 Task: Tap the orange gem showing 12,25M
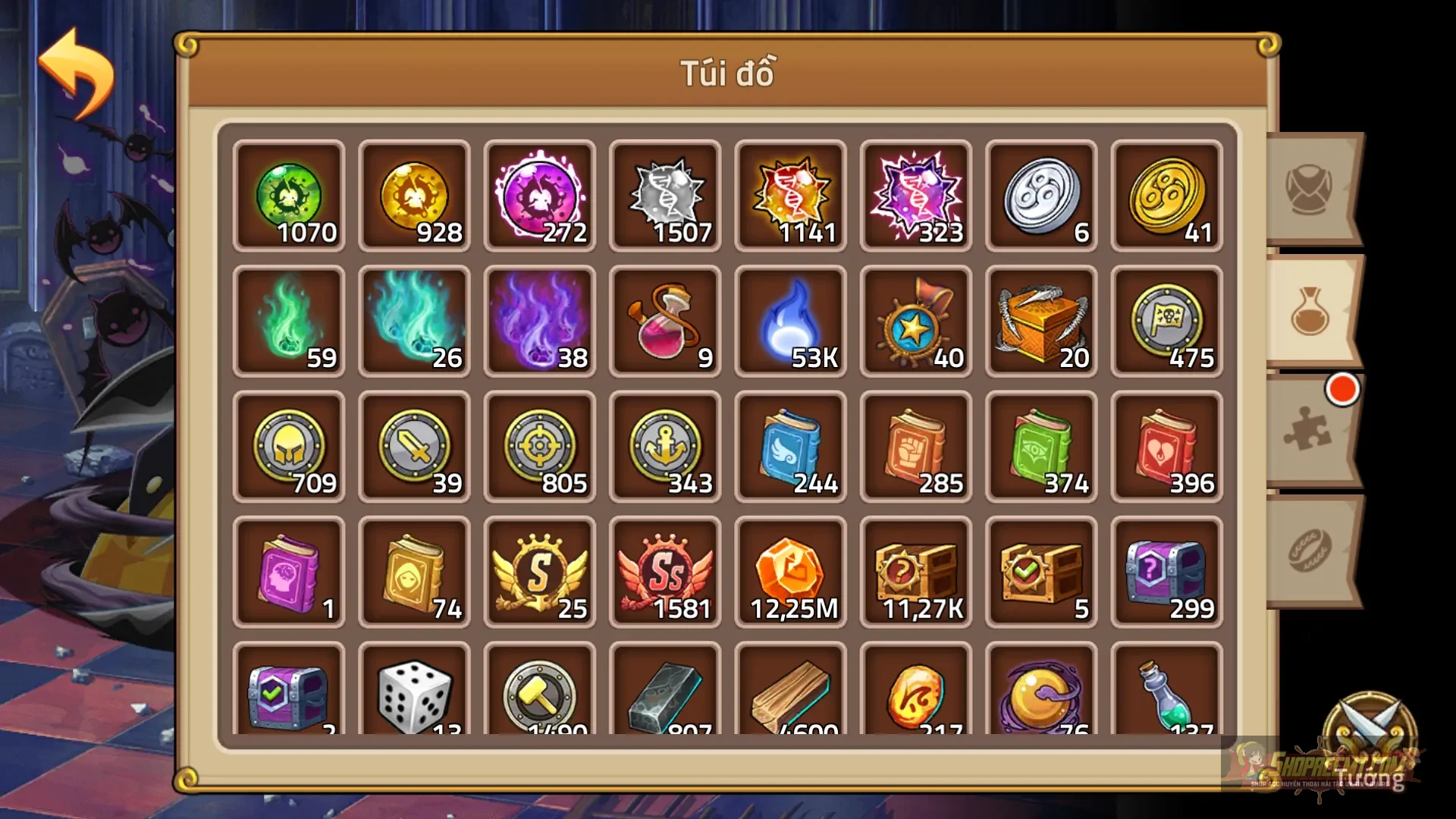pyautogui.click(x=791, y=571)
